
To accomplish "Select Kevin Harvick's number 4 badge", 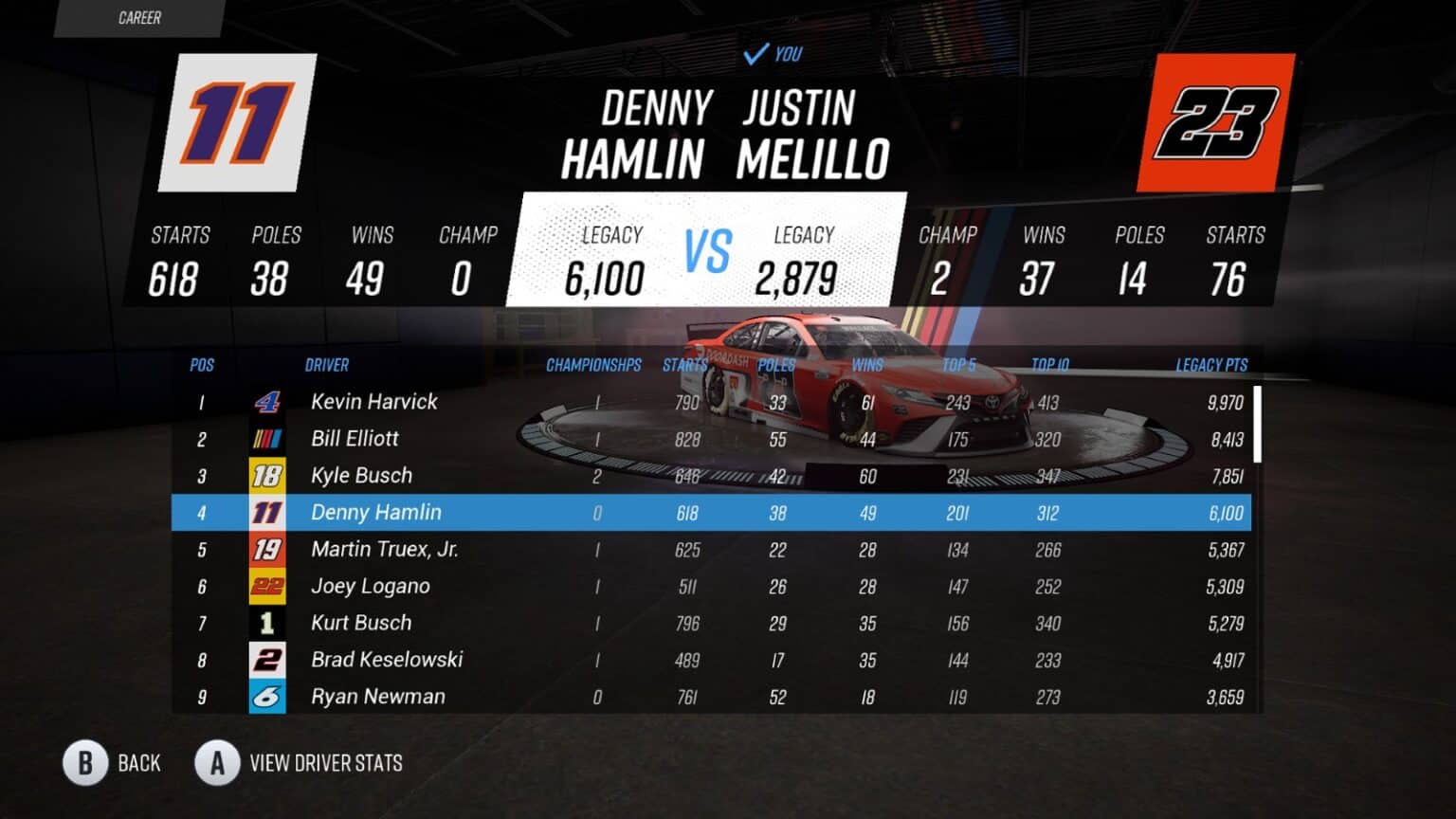I will point(267,402).
